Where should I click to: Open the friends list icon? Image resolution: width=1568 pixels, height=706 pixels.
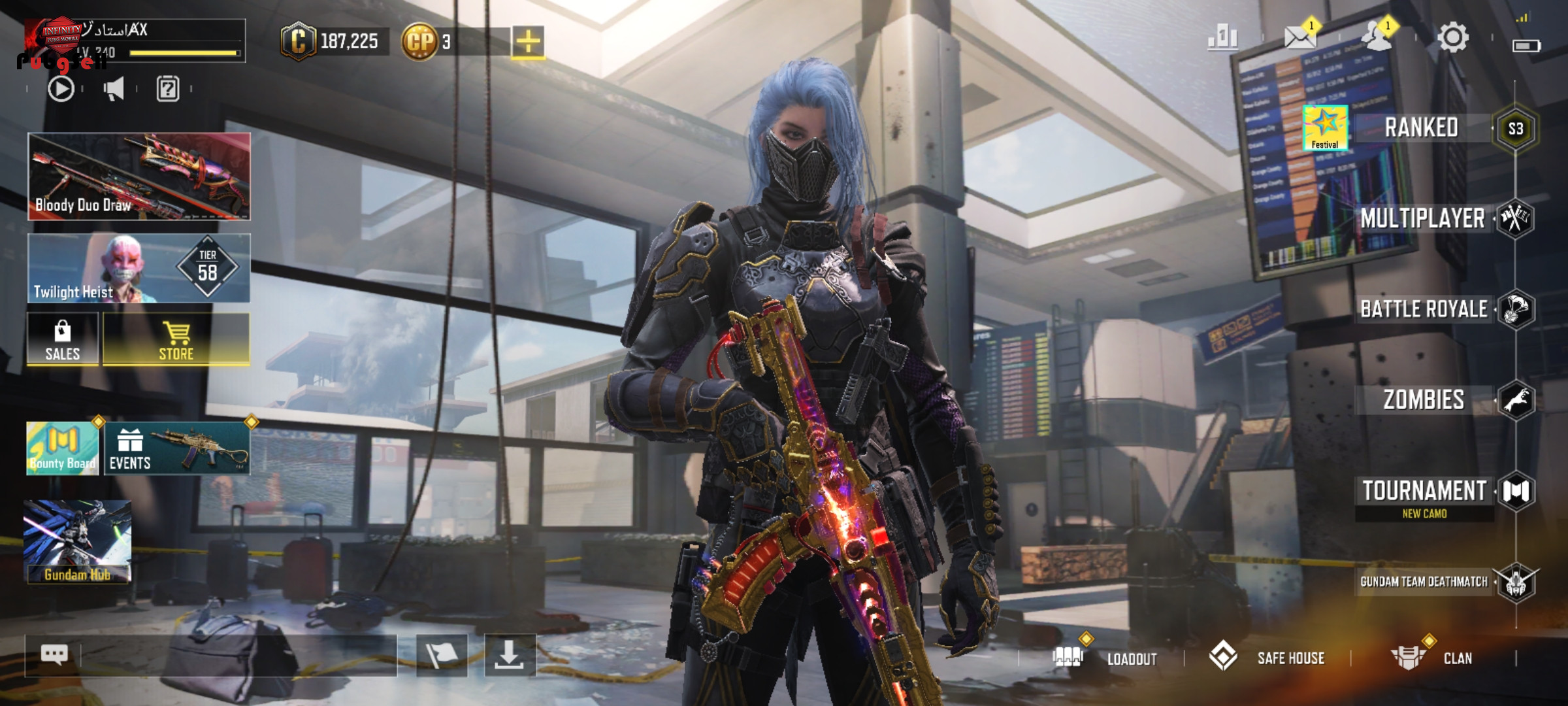[x=1377, y=37]
